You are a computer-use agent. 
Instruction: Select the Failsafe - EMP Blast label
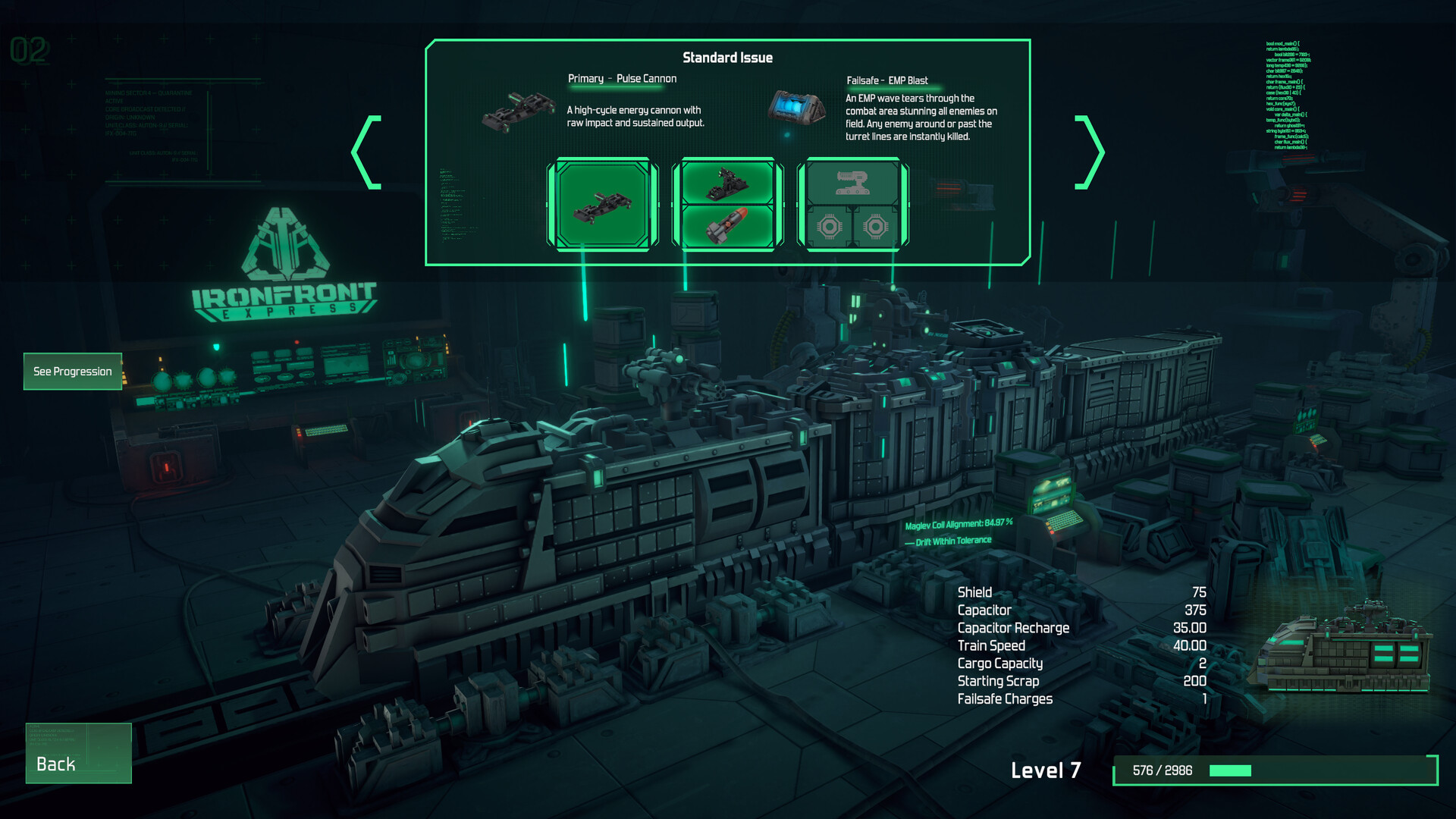pos(887,78)
